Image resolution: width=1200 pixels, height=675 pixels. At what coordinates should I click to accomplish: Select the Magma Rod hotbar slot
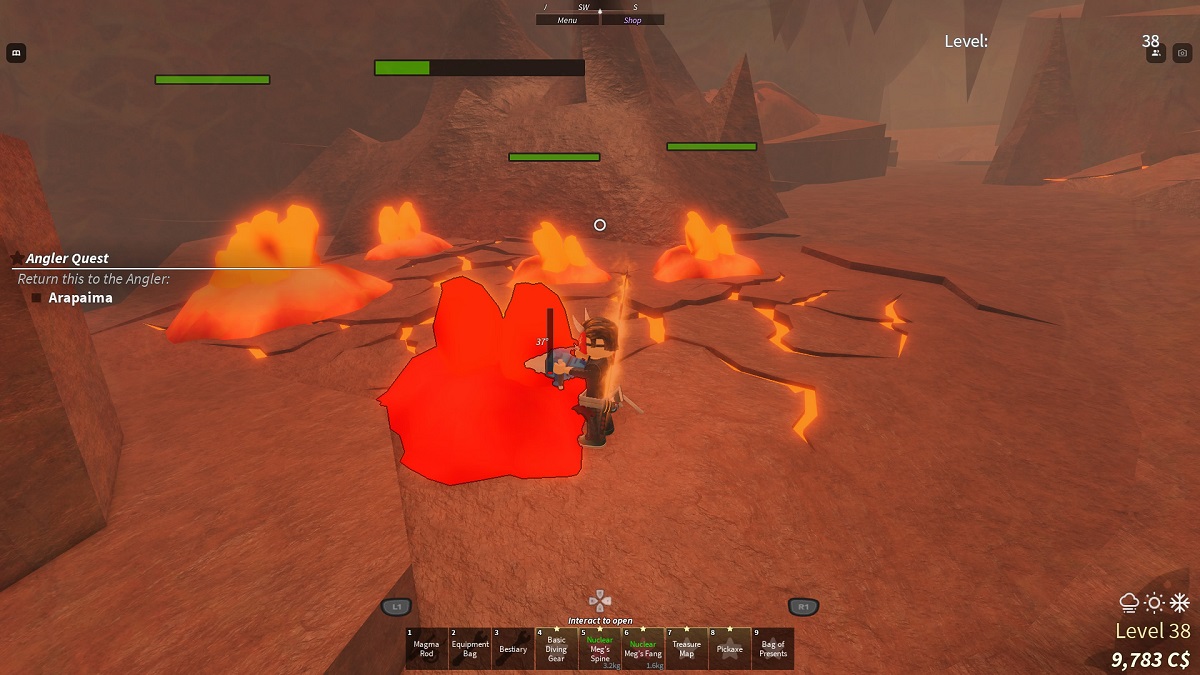tap(426, 648)
